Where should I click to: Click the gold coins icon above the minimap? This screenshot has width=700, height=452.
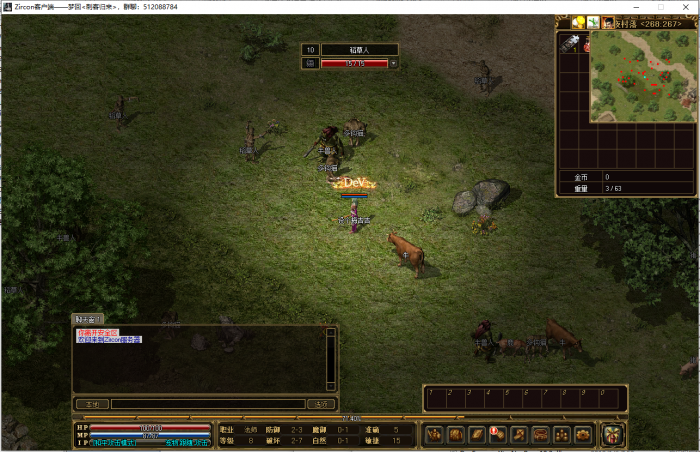[x=578, y=22]
